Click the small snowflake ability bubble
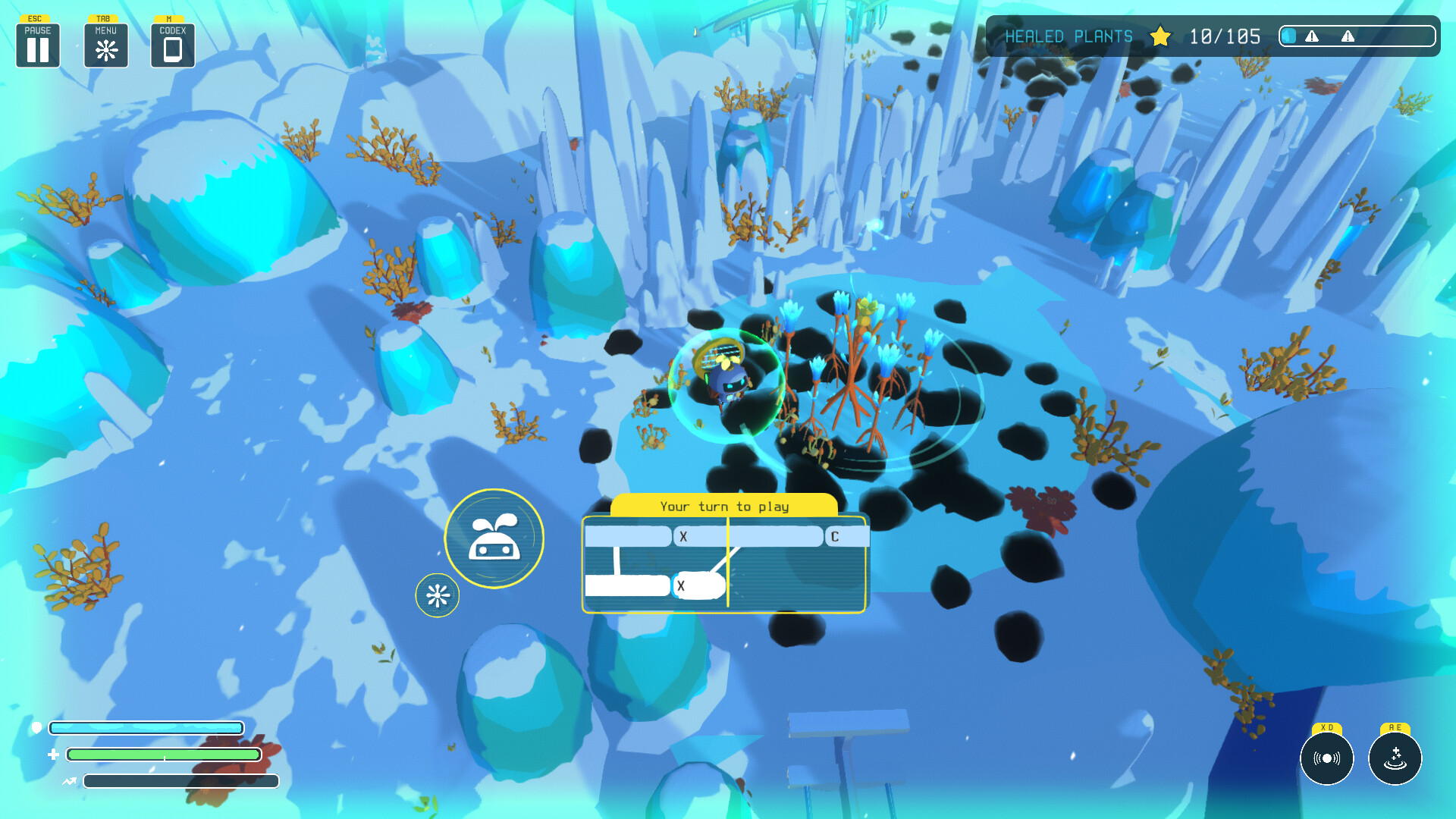This screenshot has height=819, width=1456. tap(437, 595)
